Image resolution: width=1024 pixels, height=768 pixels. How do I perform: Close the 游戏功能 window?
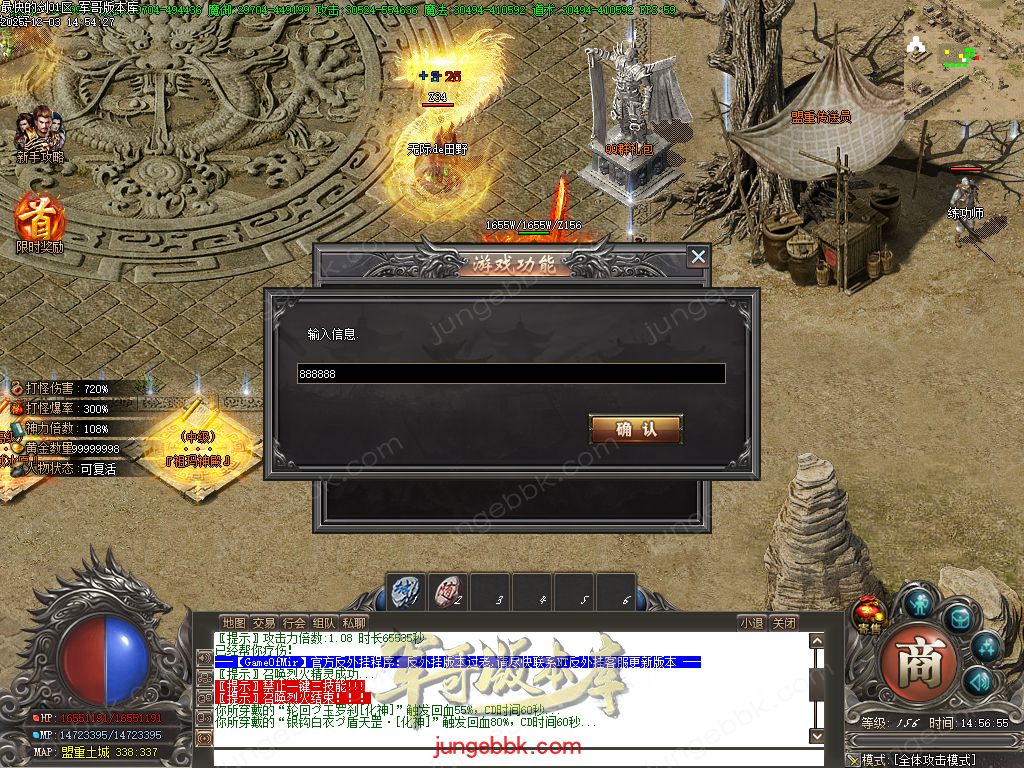point(698,257)
